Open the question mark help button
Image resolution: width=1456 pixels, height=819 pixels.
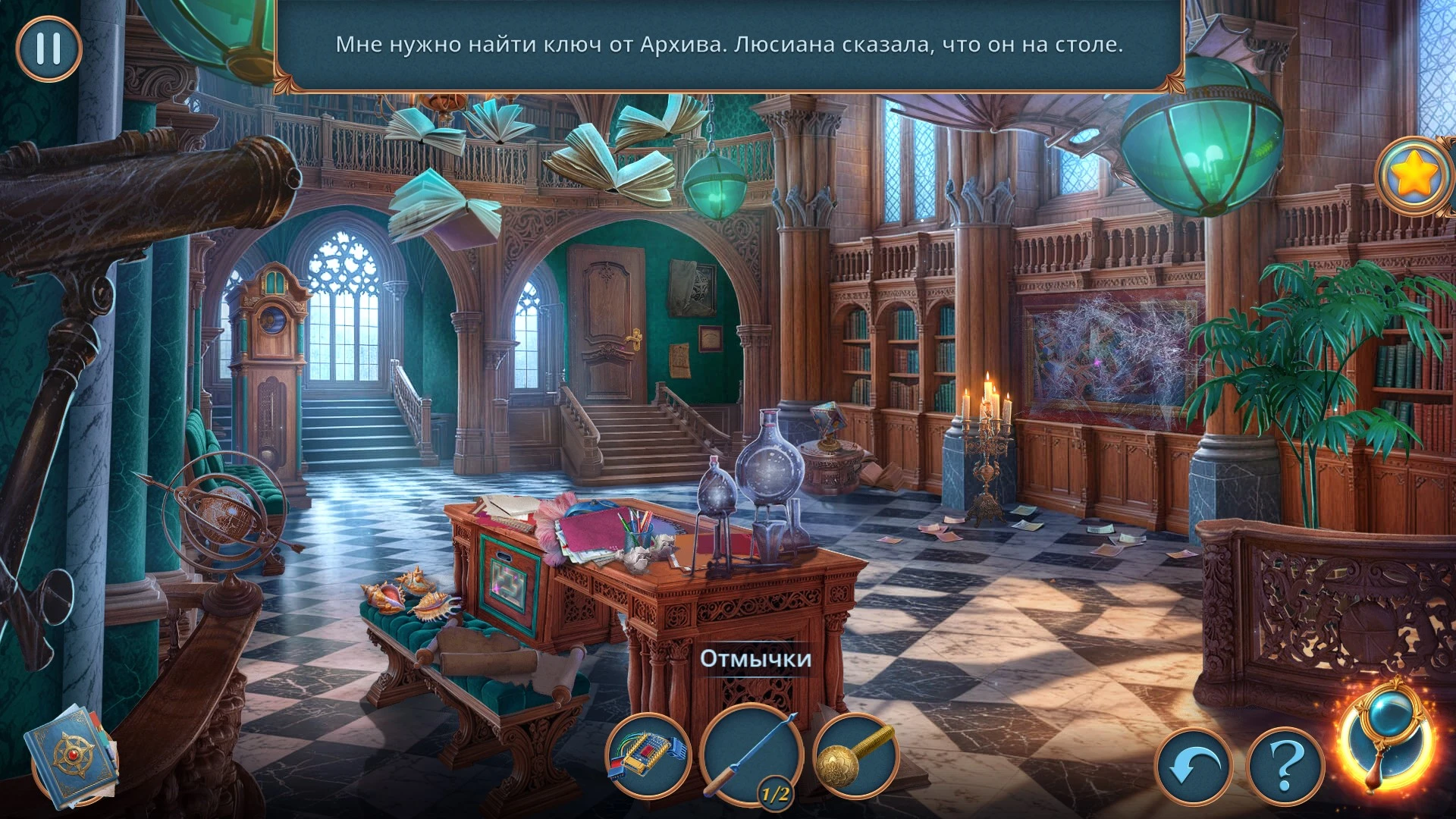coord(1285,767)
